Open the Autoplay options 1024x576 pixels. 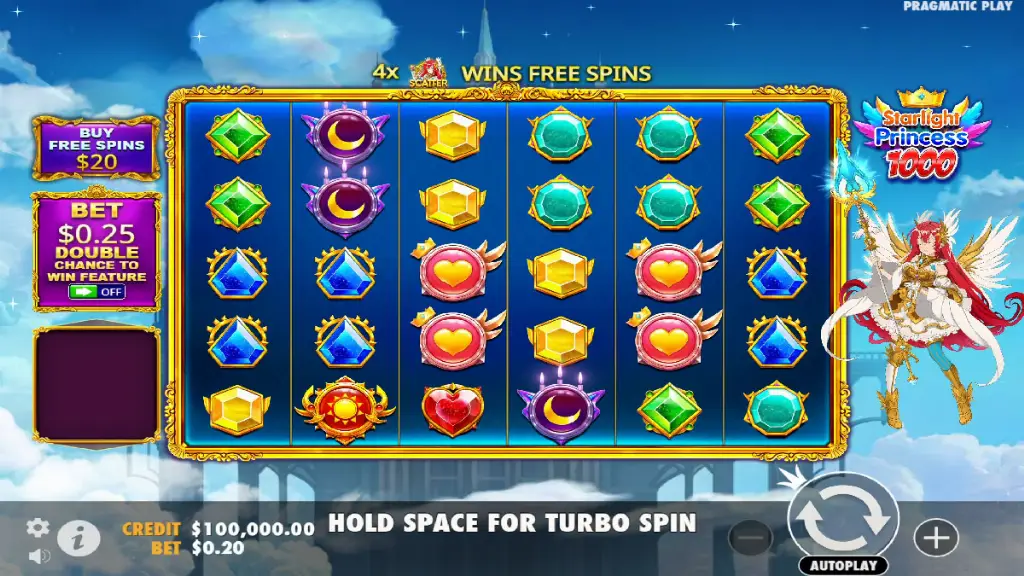tap(843, 565)
